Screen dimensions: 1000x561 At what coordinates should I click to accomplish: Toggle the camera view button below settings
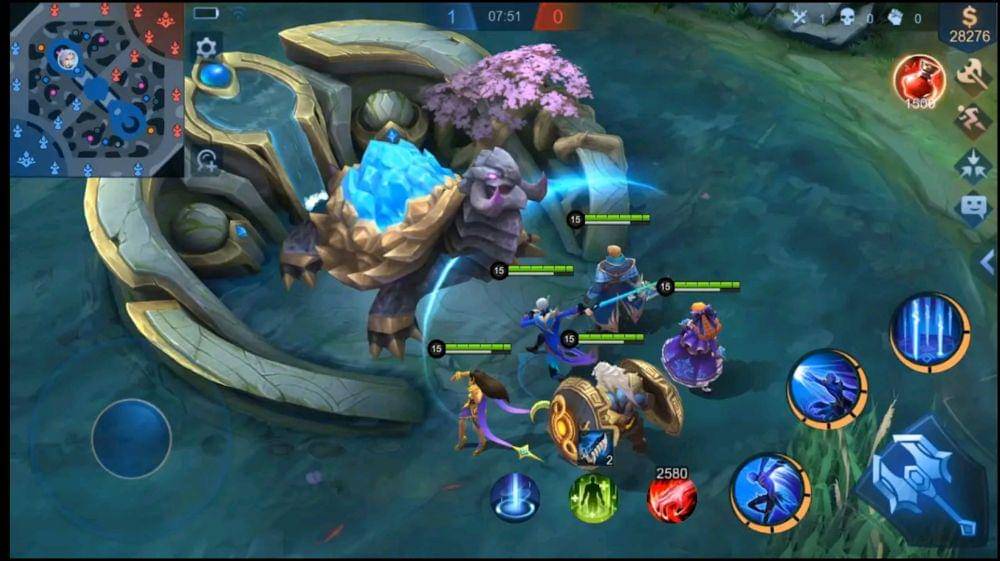(207, 161)
